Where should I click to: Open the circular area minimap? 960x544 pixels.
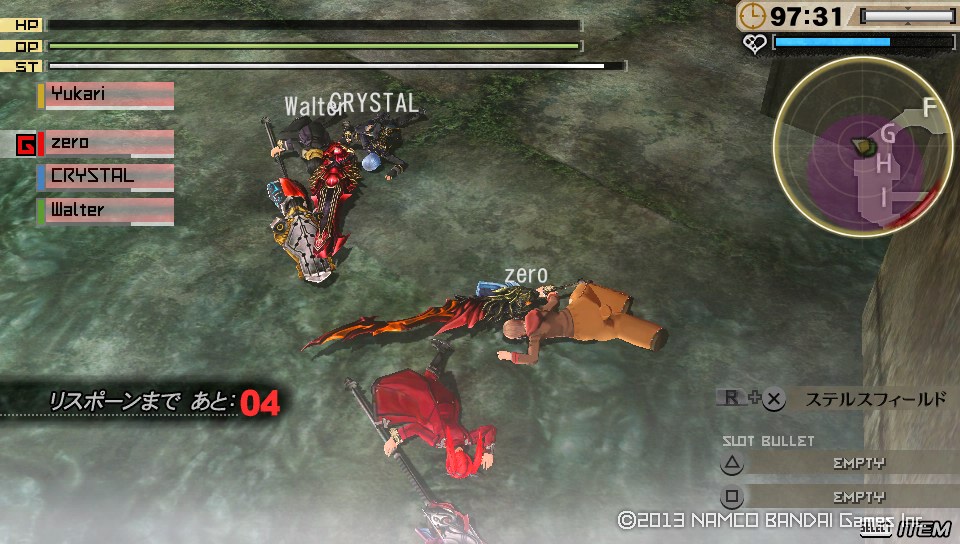862,147
